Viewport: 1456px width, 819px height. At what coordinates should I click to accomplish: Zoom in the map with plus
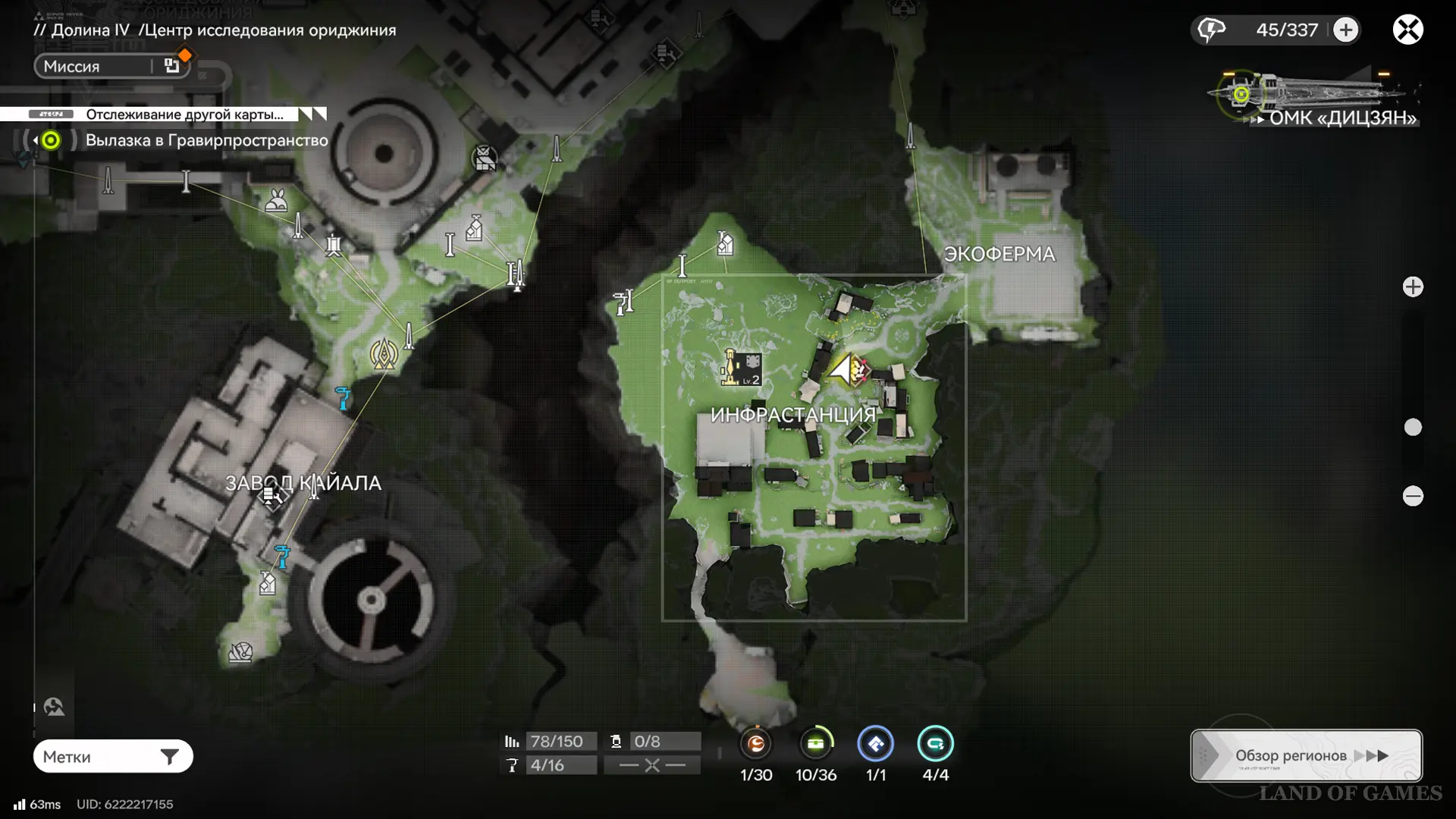pyautogui.click(x=1413, y=287)
